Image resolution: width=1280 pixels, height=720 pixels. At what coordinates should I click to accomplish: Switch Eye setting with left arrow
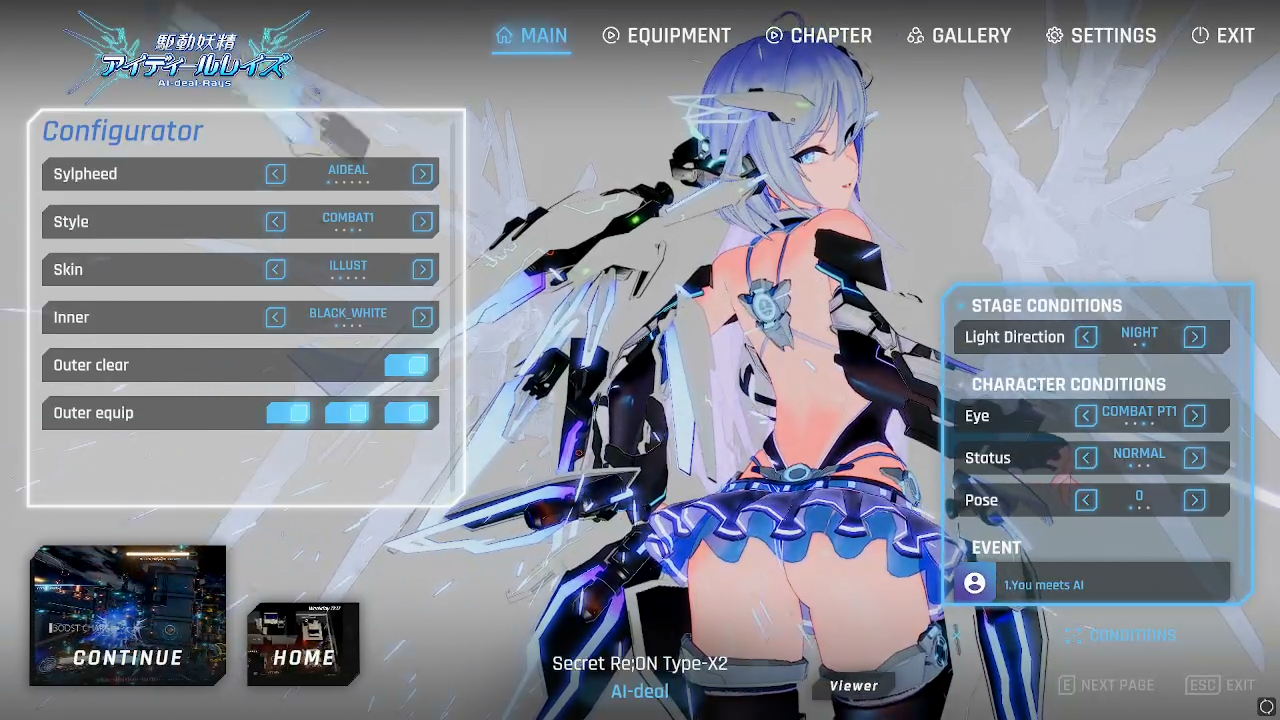coord(1086,416)
